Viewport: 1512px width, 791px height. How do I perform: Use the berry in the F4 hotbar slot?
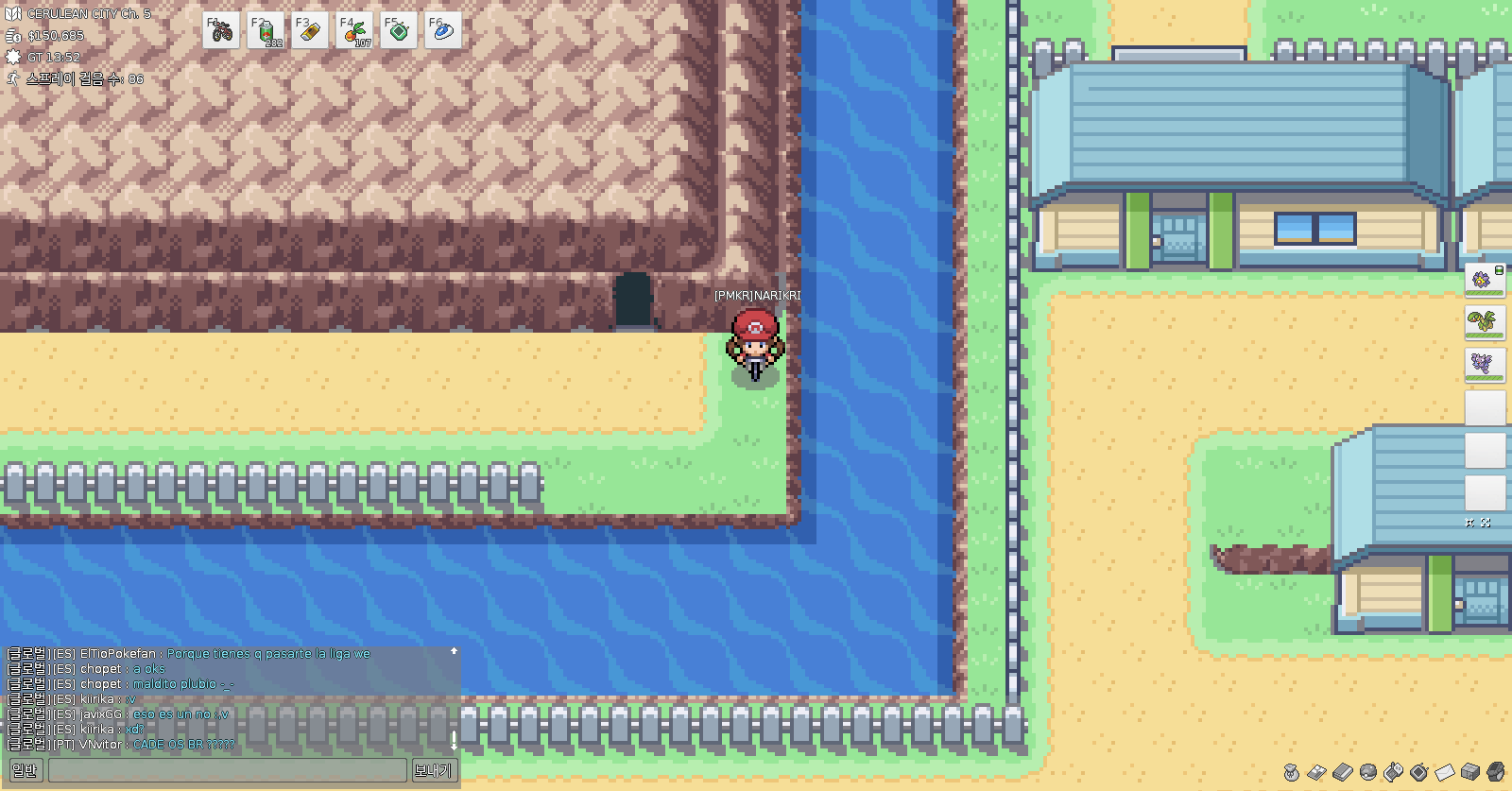354,31
